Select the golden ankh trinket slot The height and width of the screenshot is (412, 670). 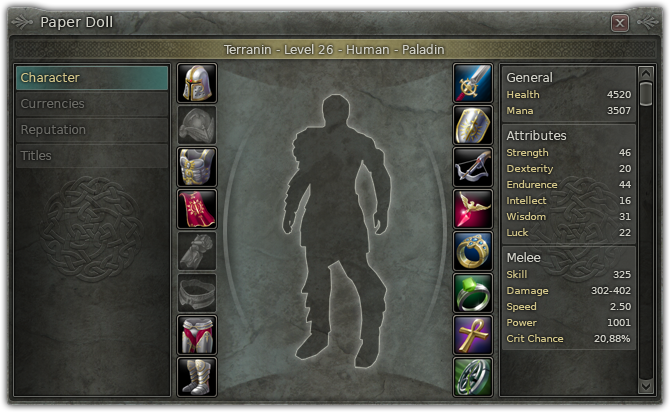tap(473, 335)
